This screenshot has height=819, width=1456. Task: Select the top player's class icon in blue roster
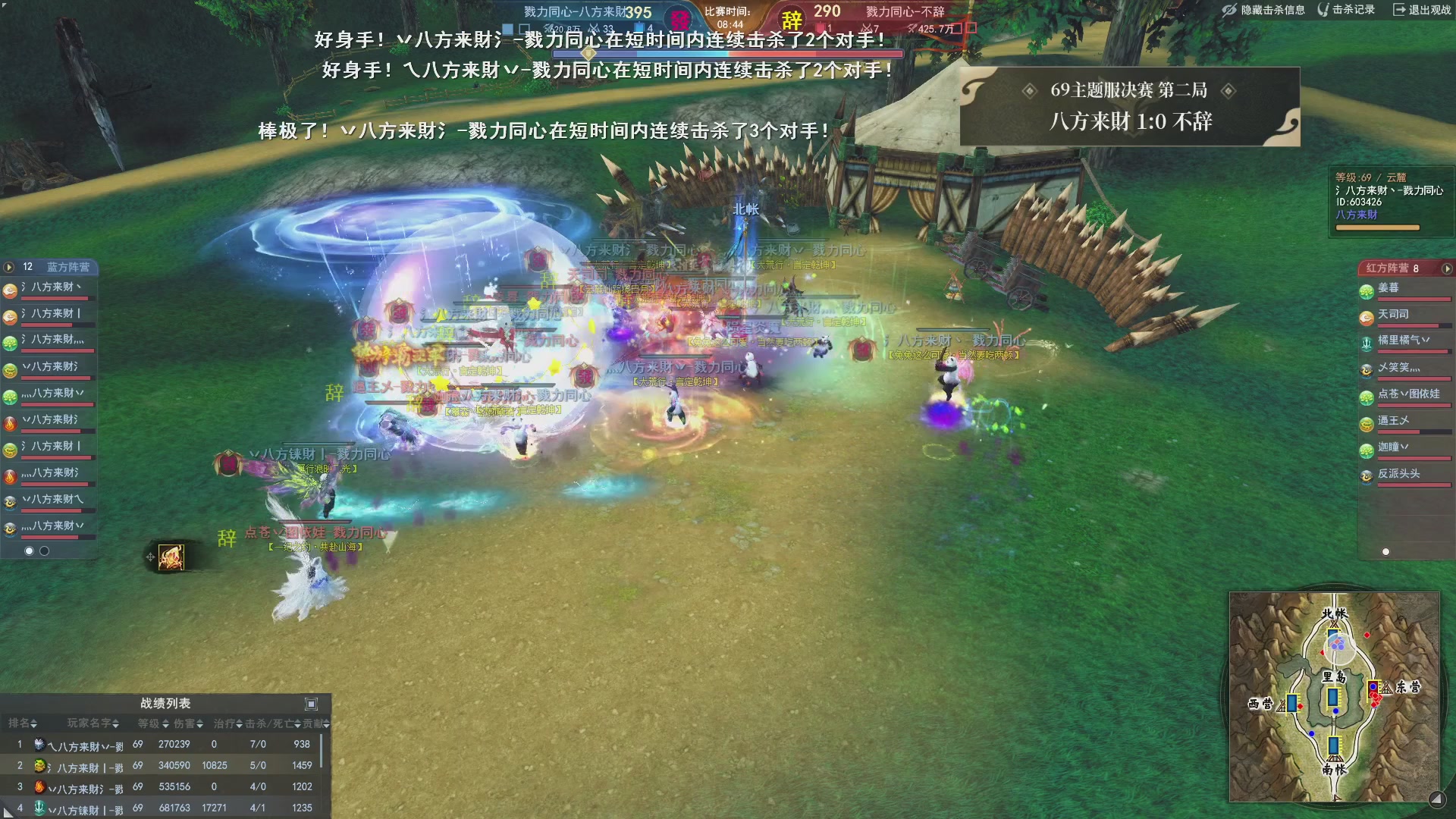(9, 291)
